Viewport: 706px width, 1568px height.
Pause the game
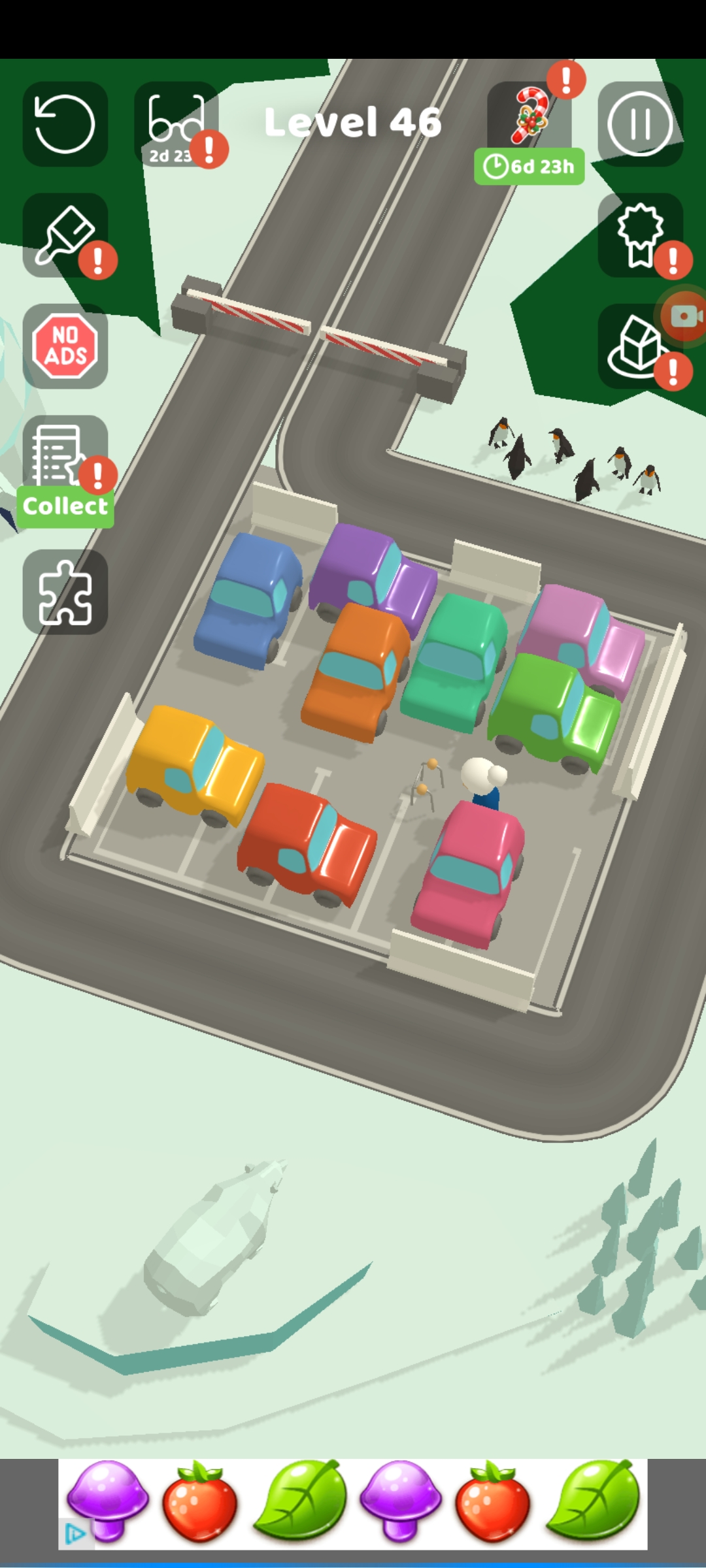[640, 124]
